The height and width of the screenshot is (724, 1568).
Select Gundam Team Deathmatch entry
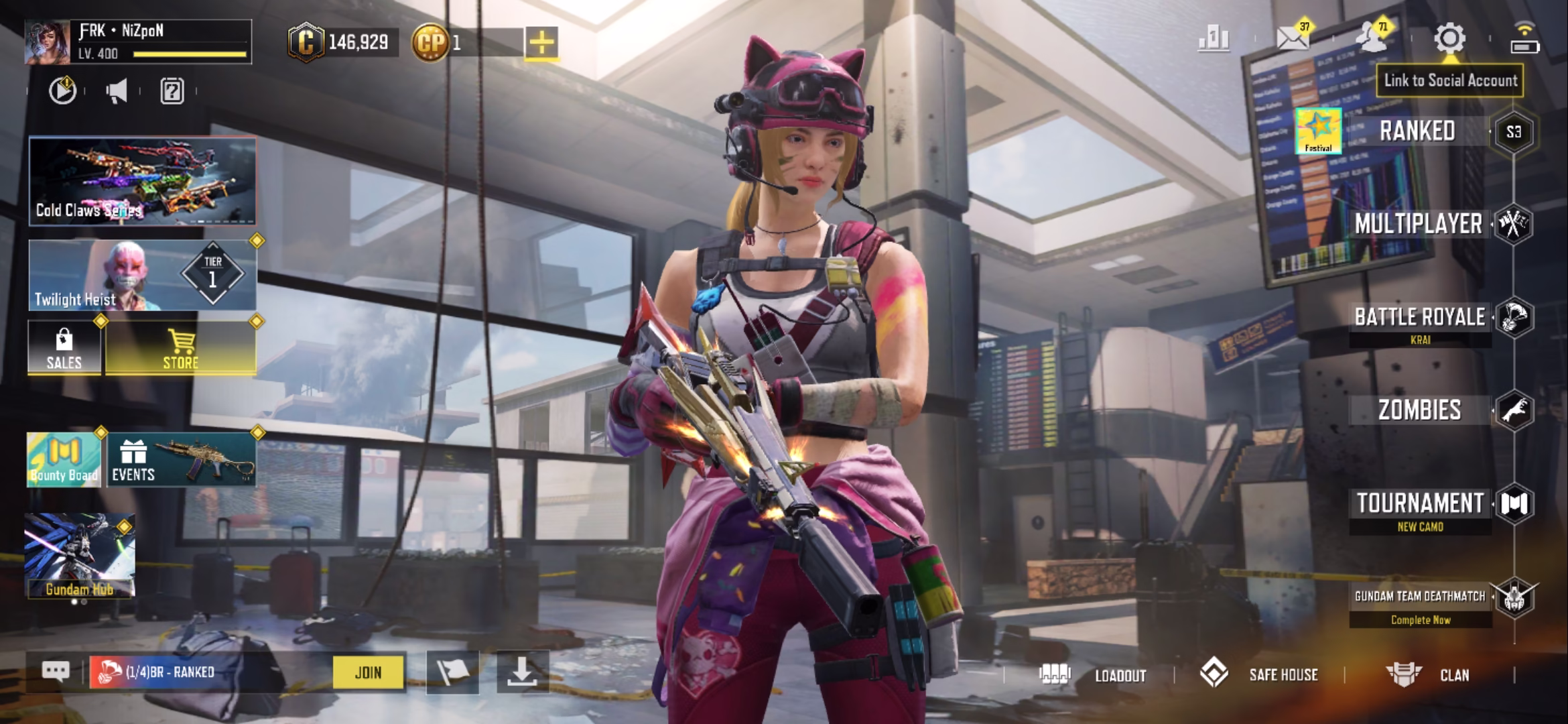[x=1419, y=597]
